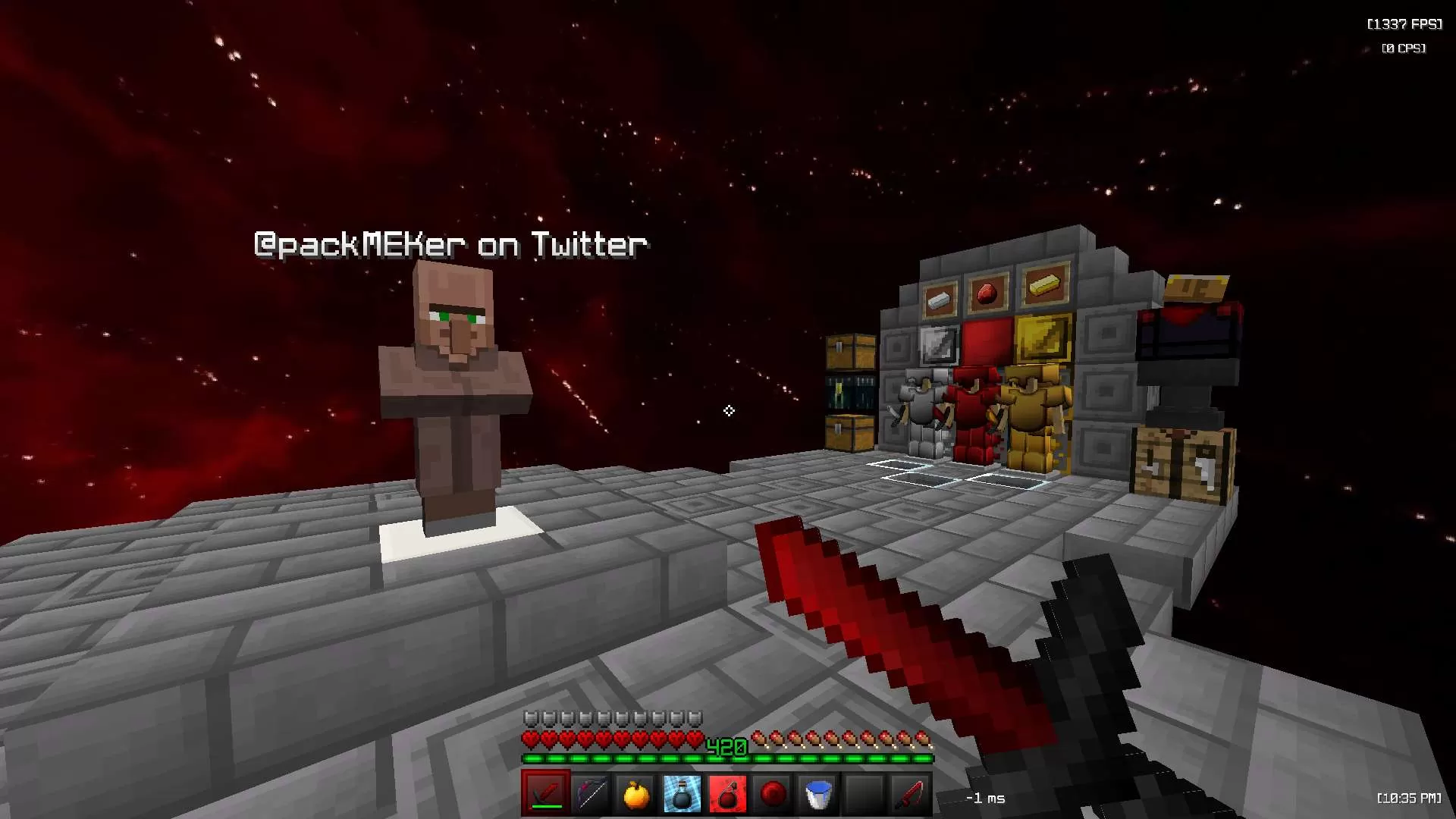Select the water bucket slot
Screen dimensions: 1456x819
coord(818,794)
